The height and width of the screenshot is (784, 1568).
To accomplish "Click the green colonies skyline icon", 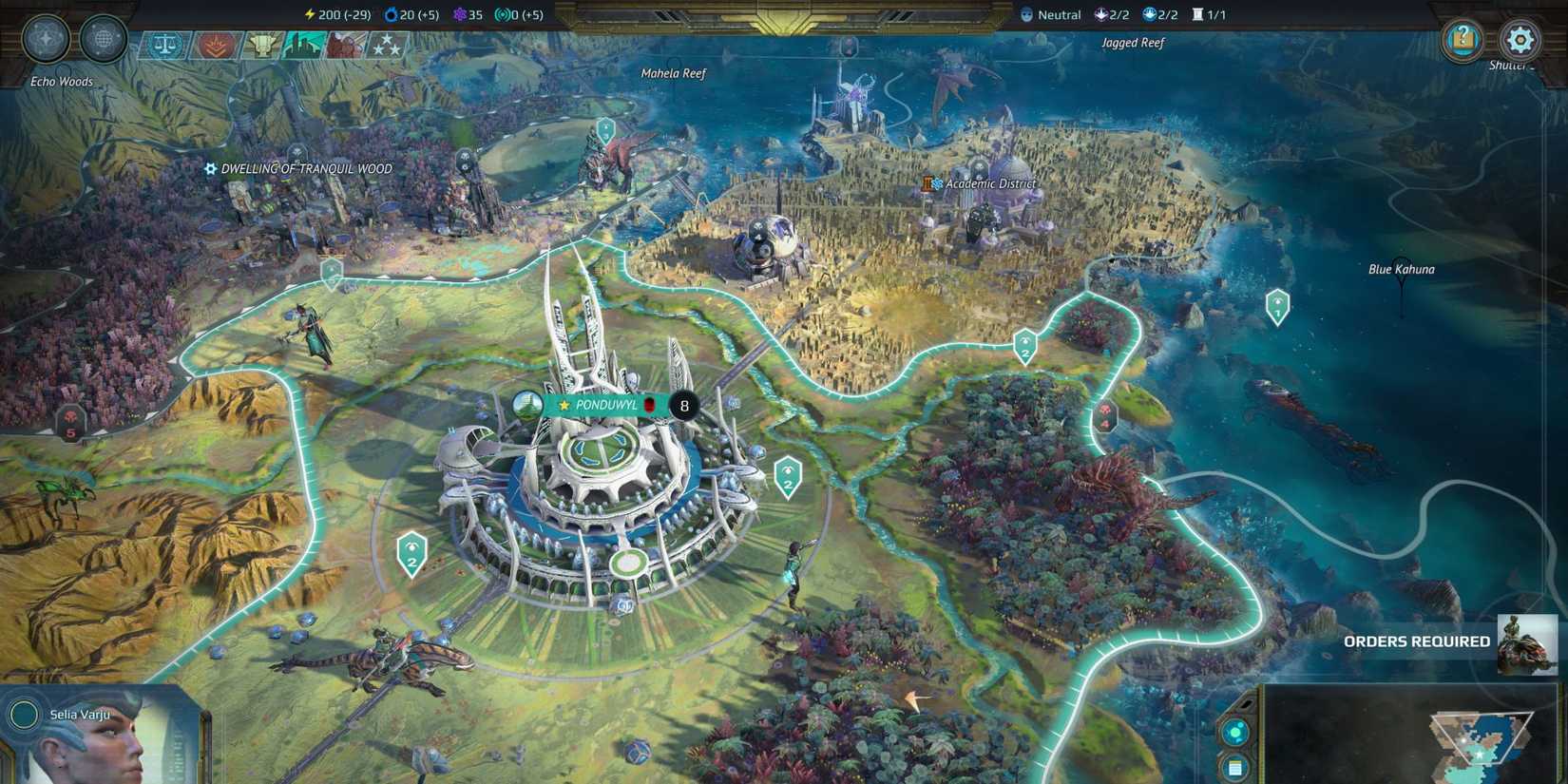I will coord(304,44).
